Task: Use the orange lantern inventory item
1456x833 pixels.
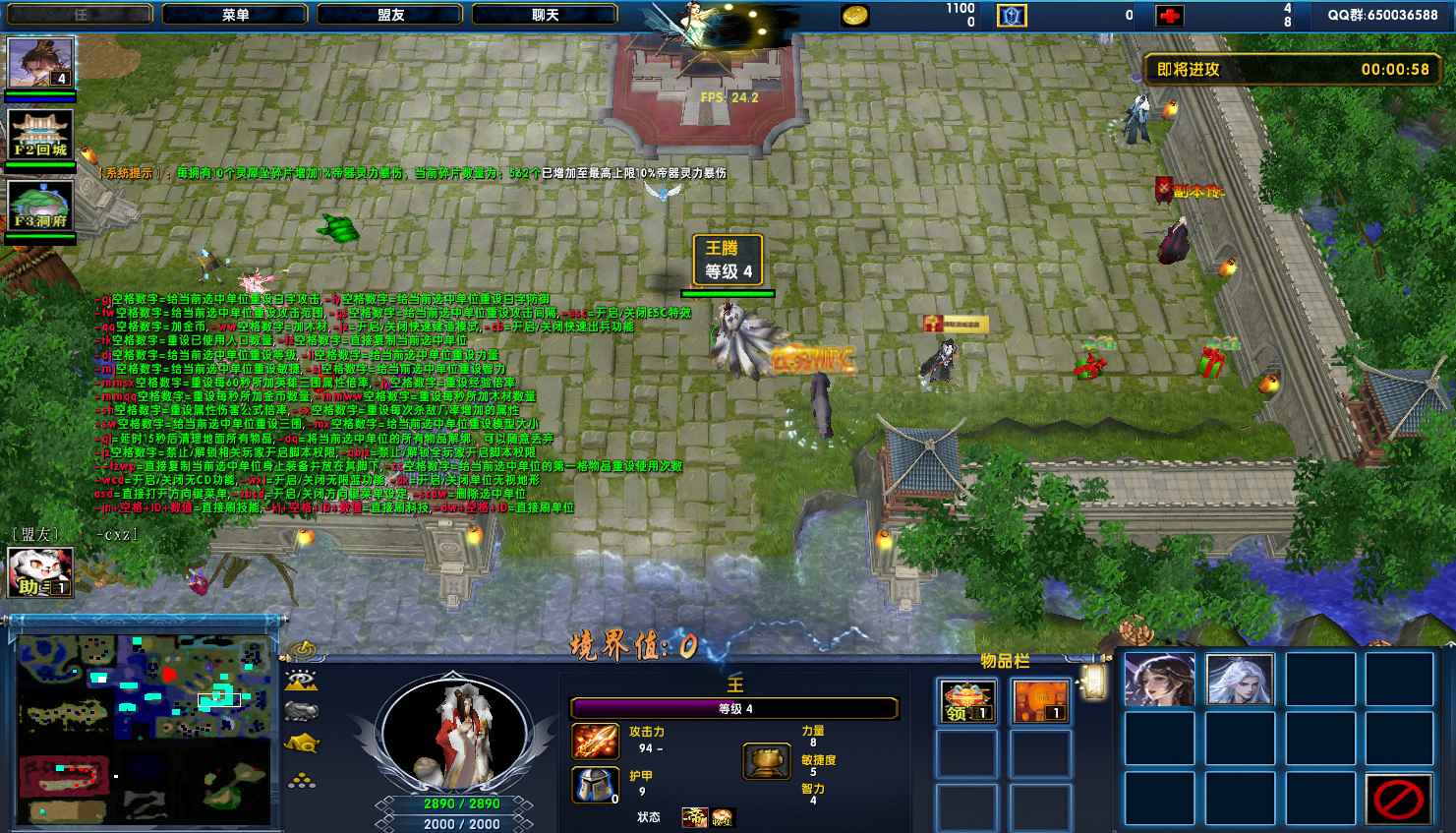Action: coord(1039,701)
